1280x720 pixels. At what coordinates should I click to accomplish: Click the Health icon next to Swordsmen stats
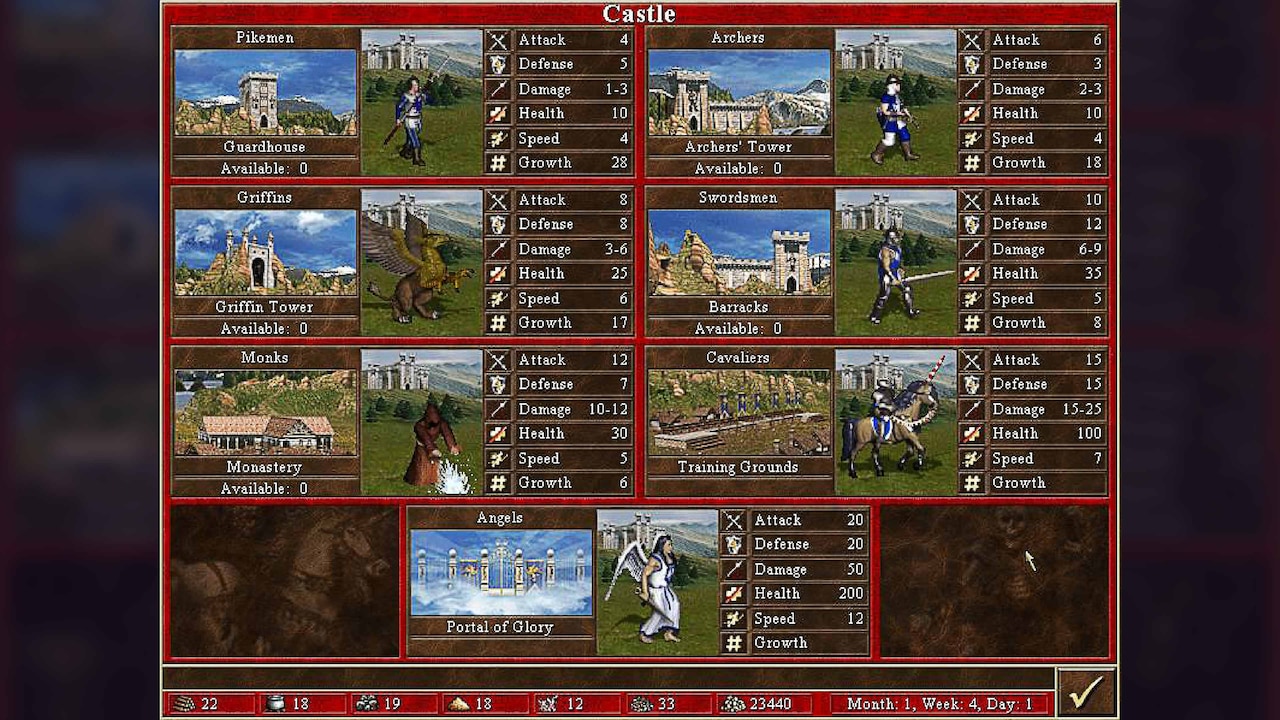click(x=972, y=273)
